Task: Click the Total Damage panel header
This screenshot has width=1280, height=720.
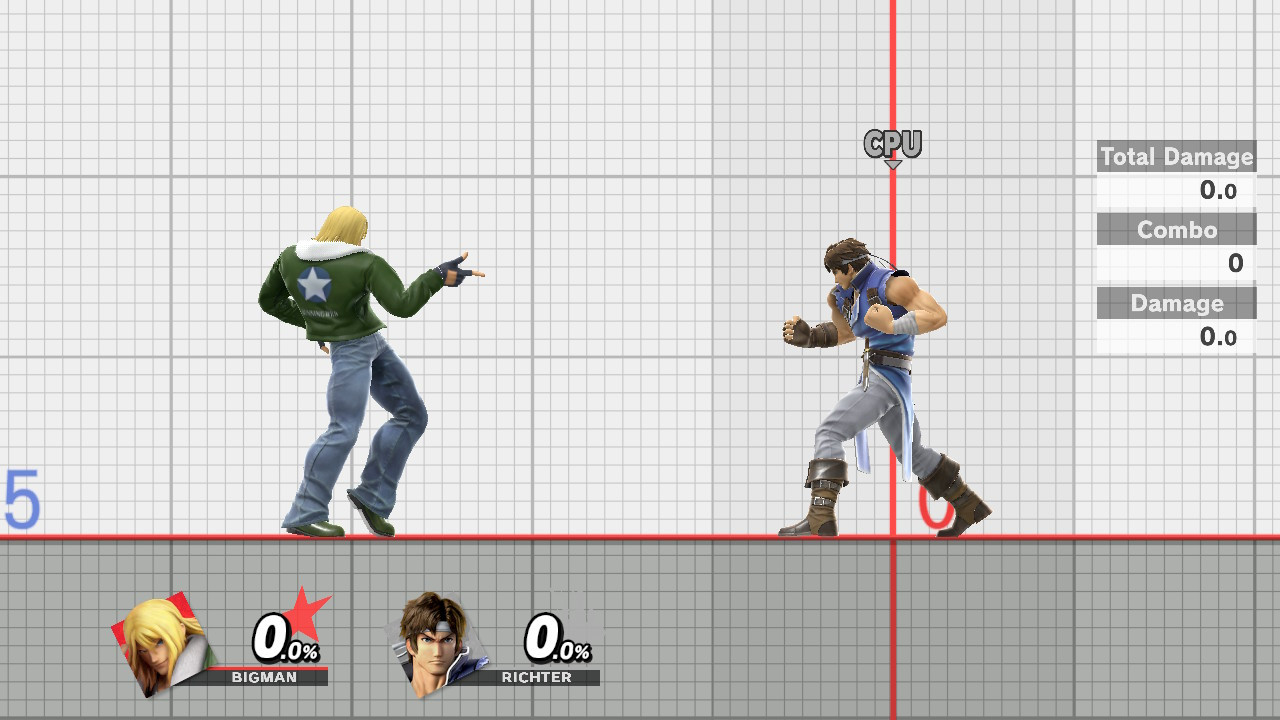Action: 1176,157
